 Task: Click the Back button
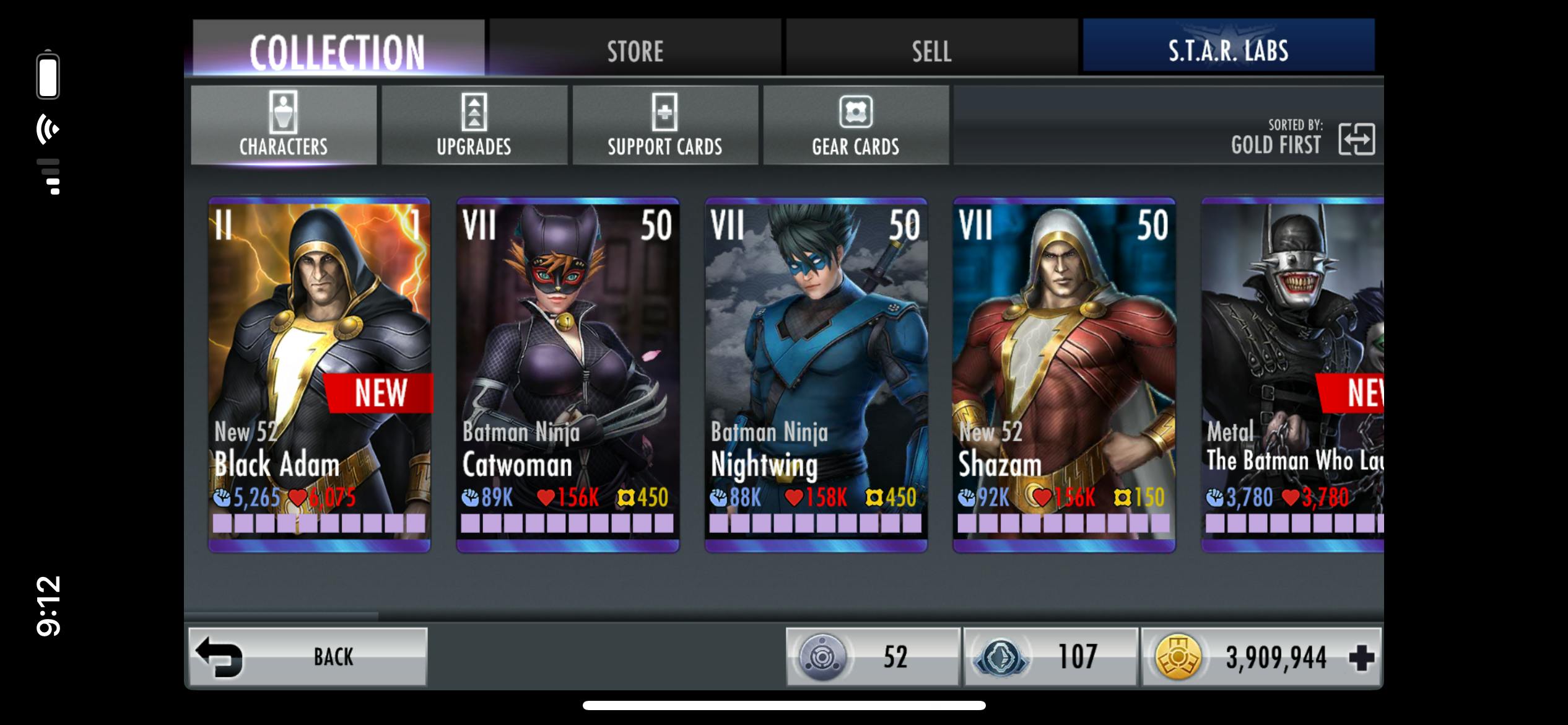(308, 657)
